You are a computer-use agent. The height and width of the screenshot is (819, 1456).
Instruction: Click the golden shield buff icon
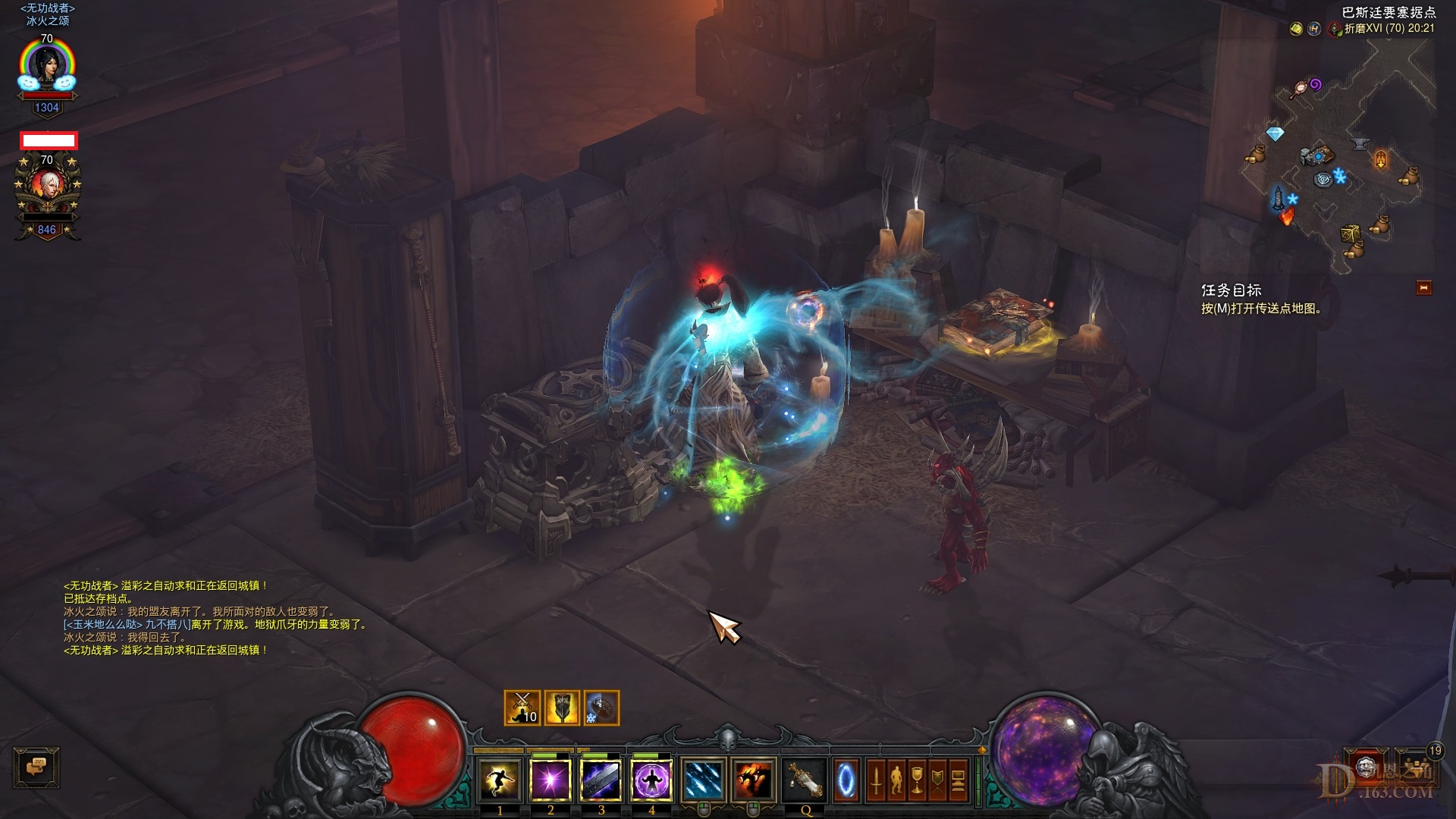(x=561, y=708)
